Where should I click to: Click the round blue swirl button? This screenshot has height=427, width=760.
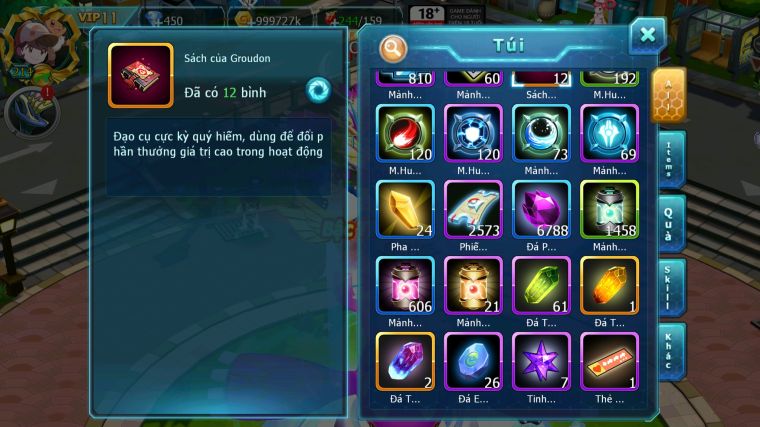318,88
